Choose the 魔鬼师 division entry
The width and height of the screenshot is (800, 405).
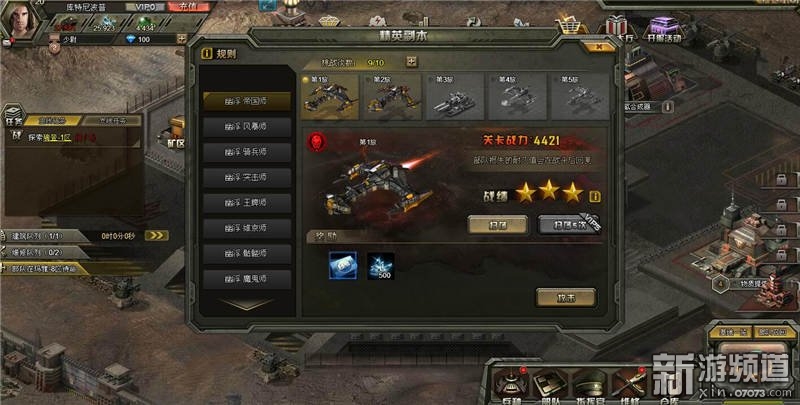[x=247, y=280]
